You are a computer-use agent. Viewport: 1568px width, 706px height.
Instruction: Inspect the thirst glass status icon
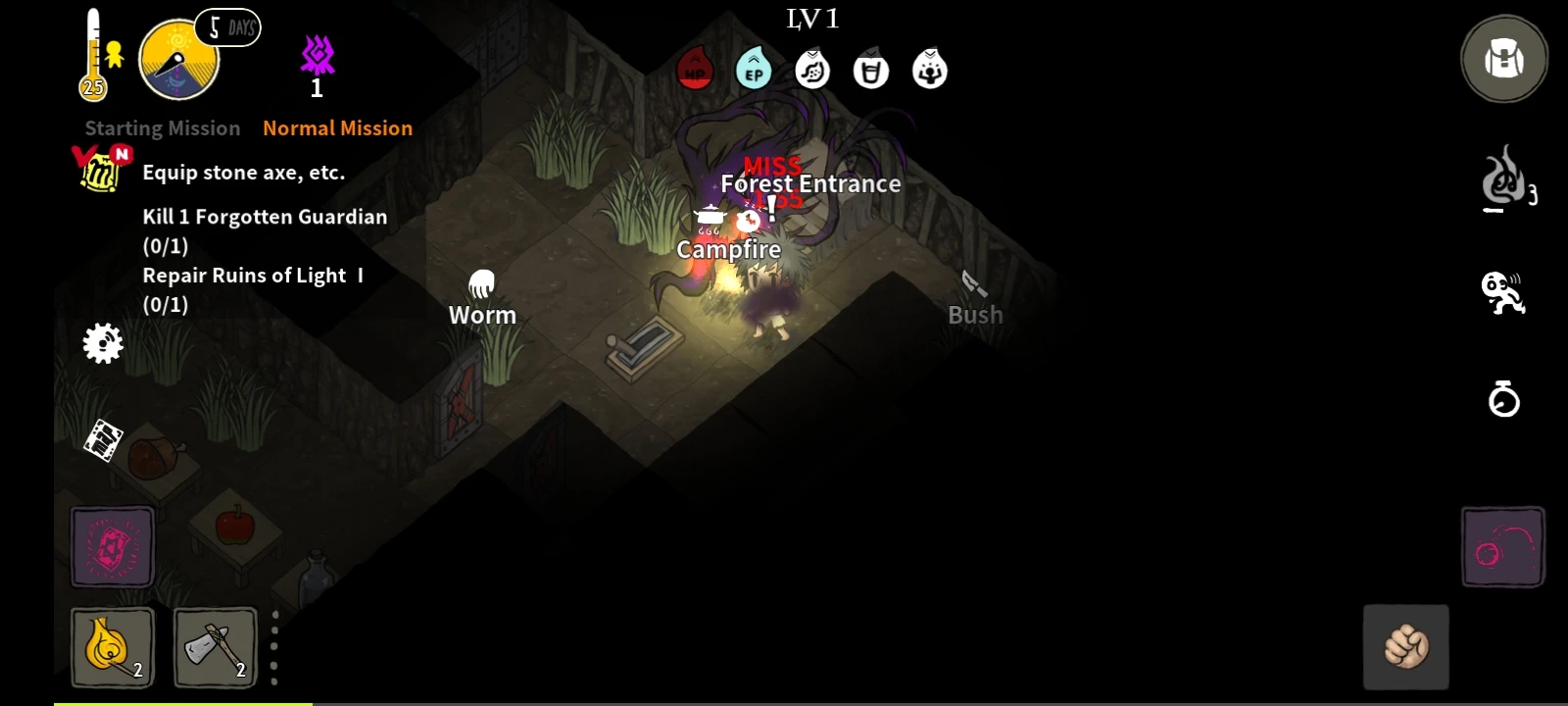[871, 69]
